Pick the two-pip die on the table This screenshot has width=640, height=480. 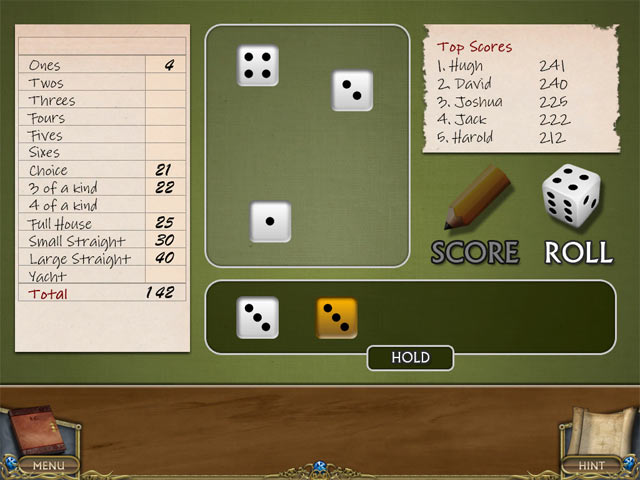[x=352, y=91]
